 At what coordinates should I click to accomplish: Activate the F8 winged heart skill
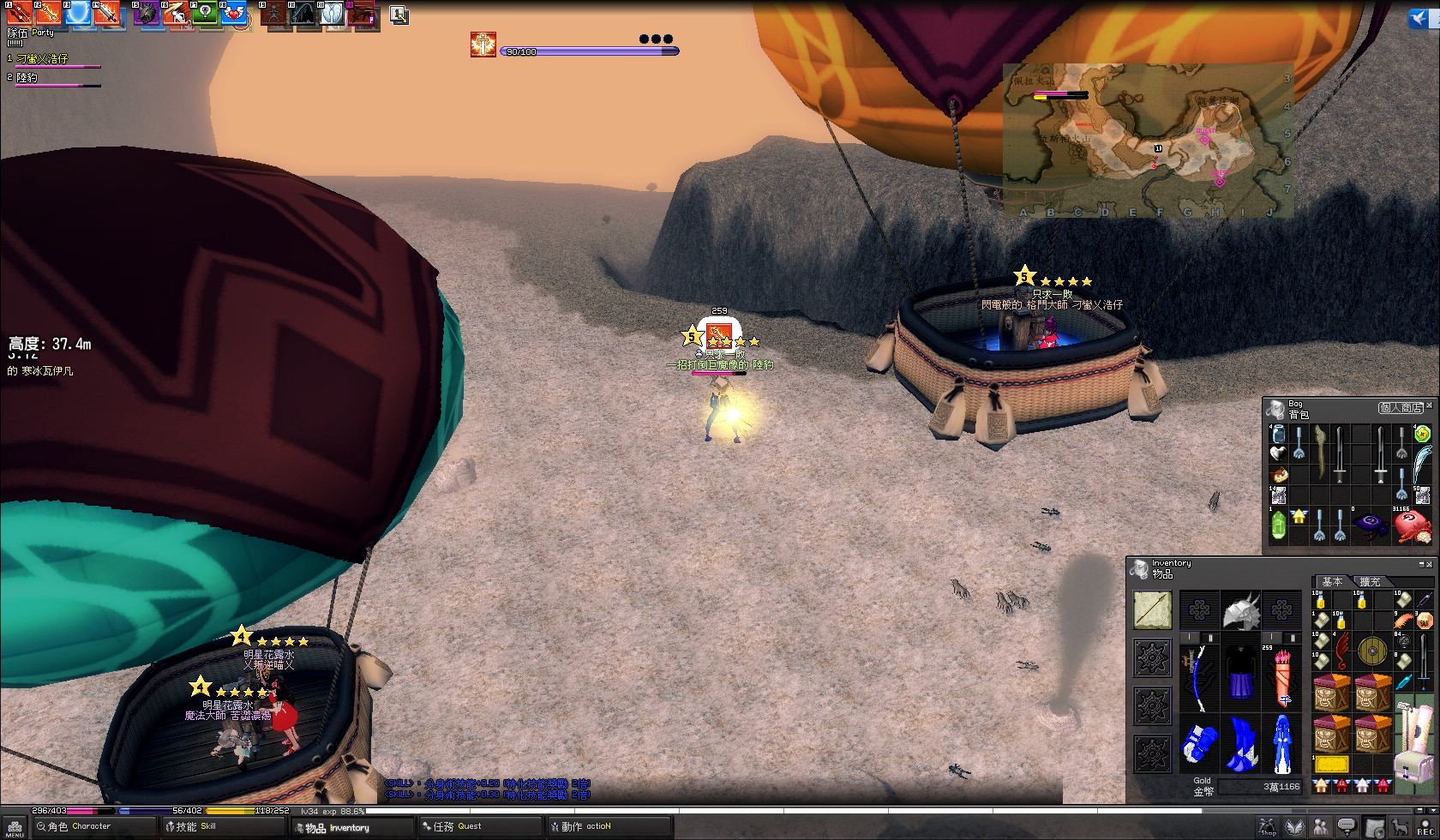point(233,13)
